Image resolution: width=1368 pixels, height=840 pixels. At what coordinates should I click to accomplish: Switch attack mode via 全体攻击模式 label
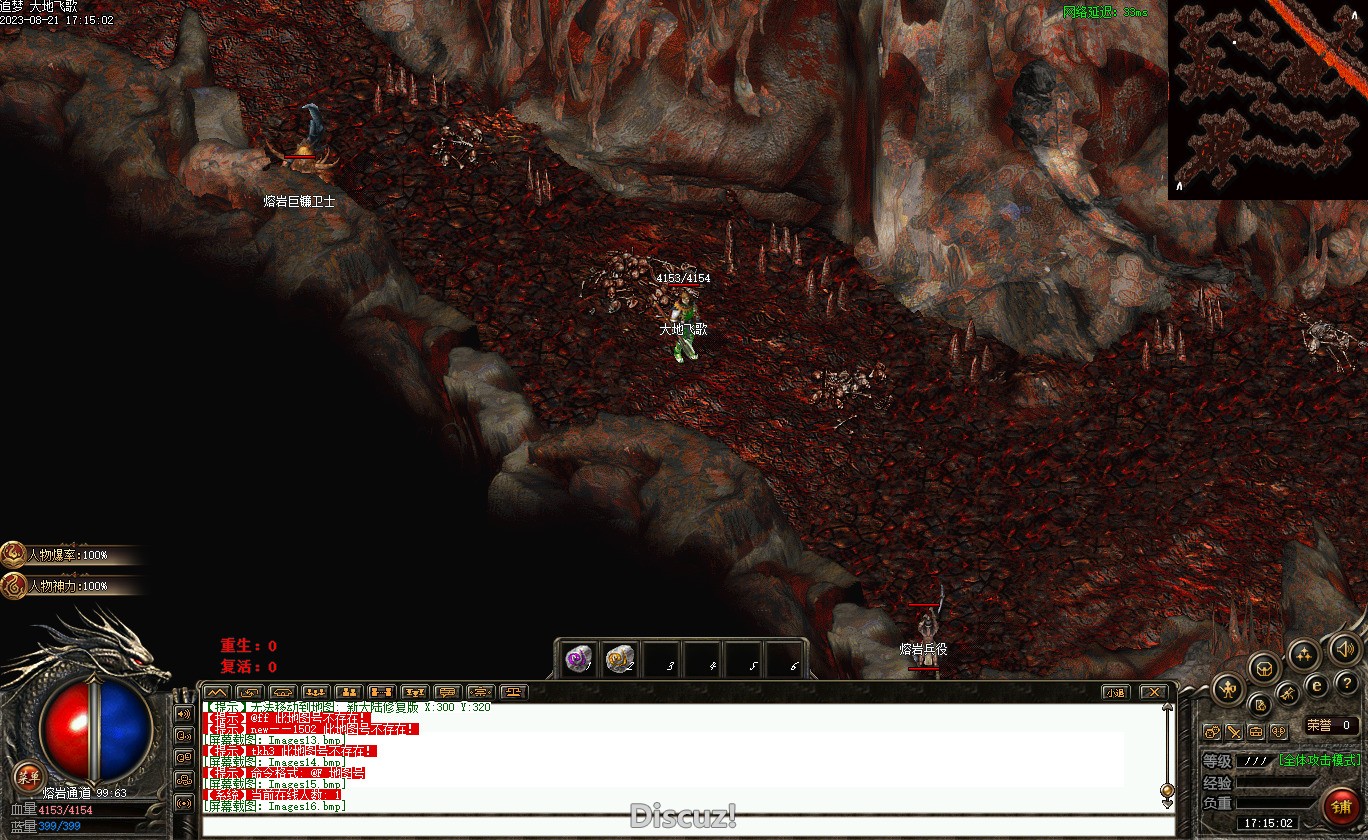coord(1320,760)
